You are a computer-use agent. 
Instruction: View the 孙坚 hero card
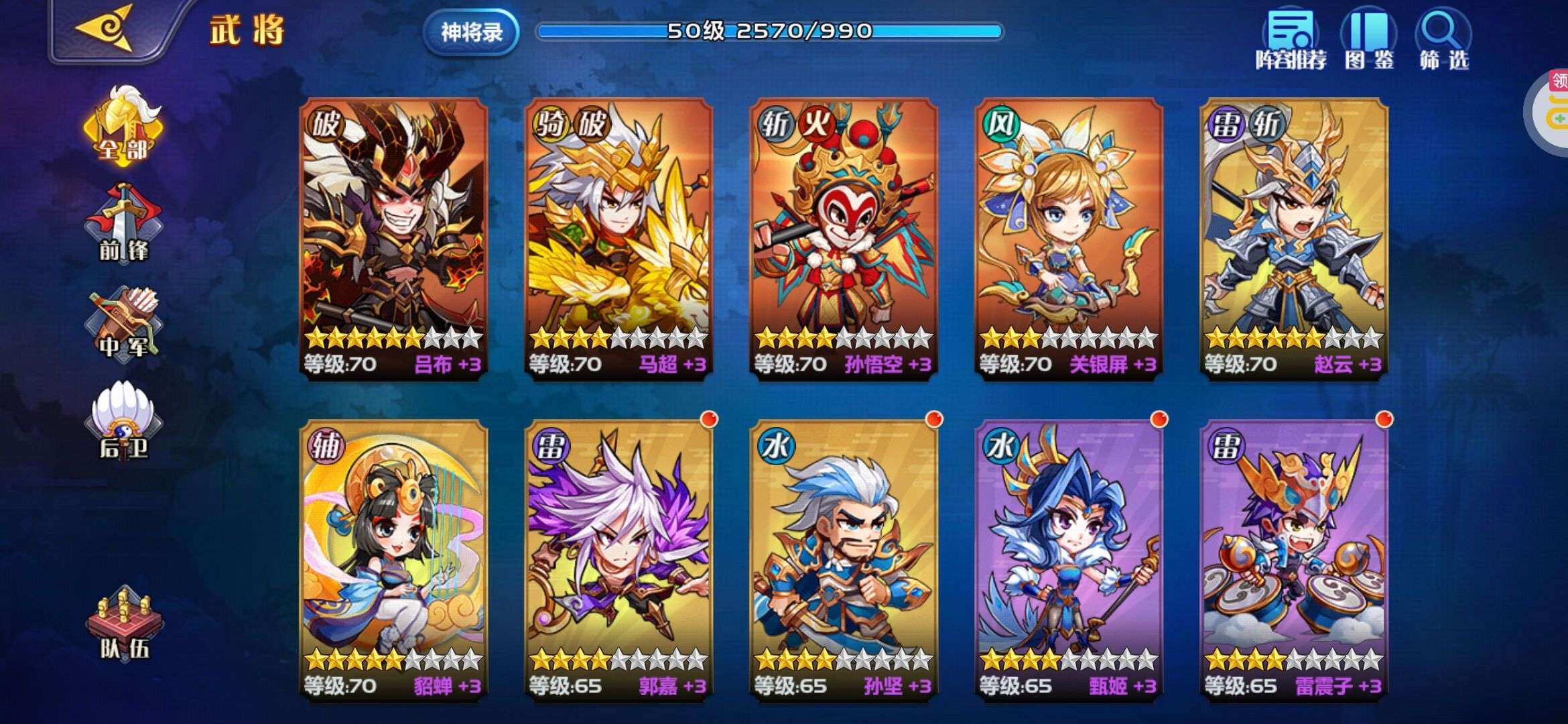pos(843,560)
